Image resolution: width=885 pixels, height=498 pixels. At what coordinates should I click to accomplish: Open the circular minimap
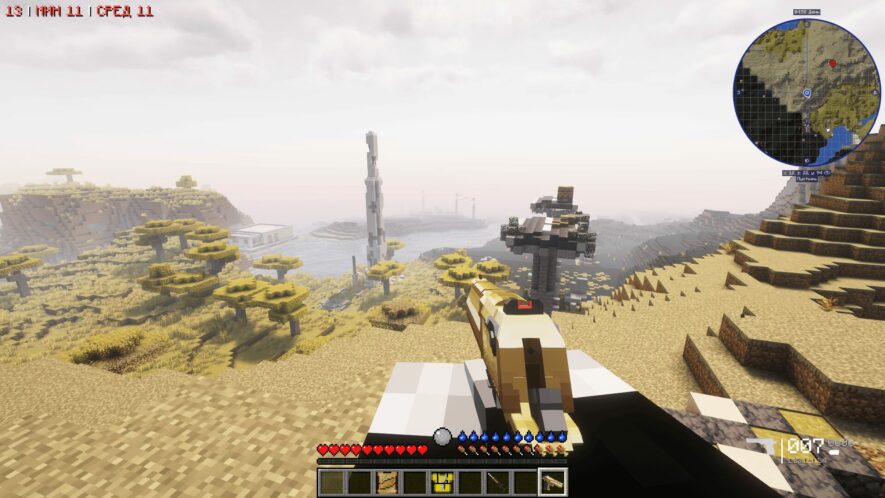tap(806, 93)
